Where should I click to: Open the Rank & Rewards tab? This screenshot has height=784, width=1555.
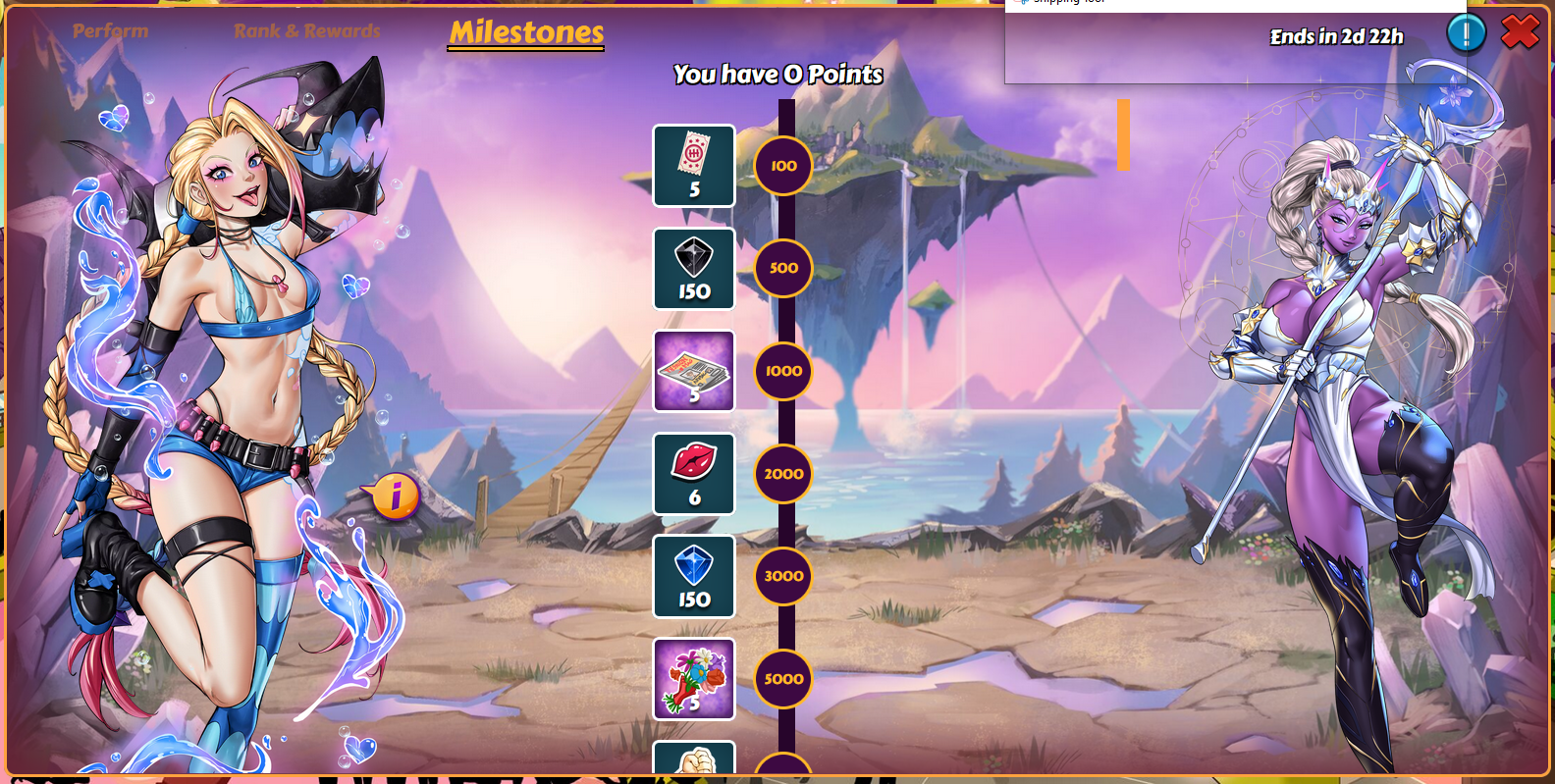coord(306,31)
